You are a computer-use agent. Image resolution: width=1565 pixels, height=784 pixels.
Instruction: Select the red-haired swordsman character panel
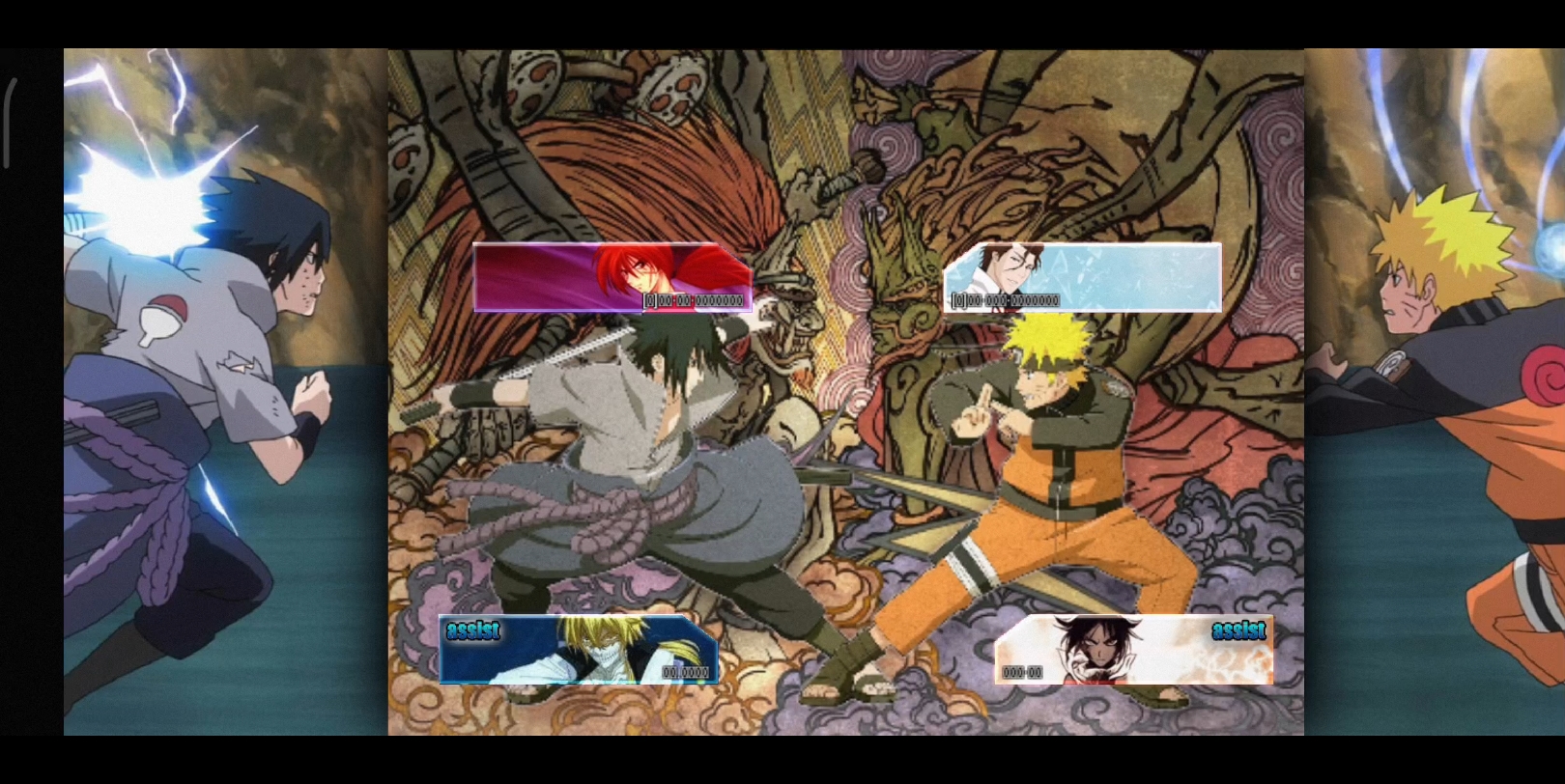click(x=612, y=277)
